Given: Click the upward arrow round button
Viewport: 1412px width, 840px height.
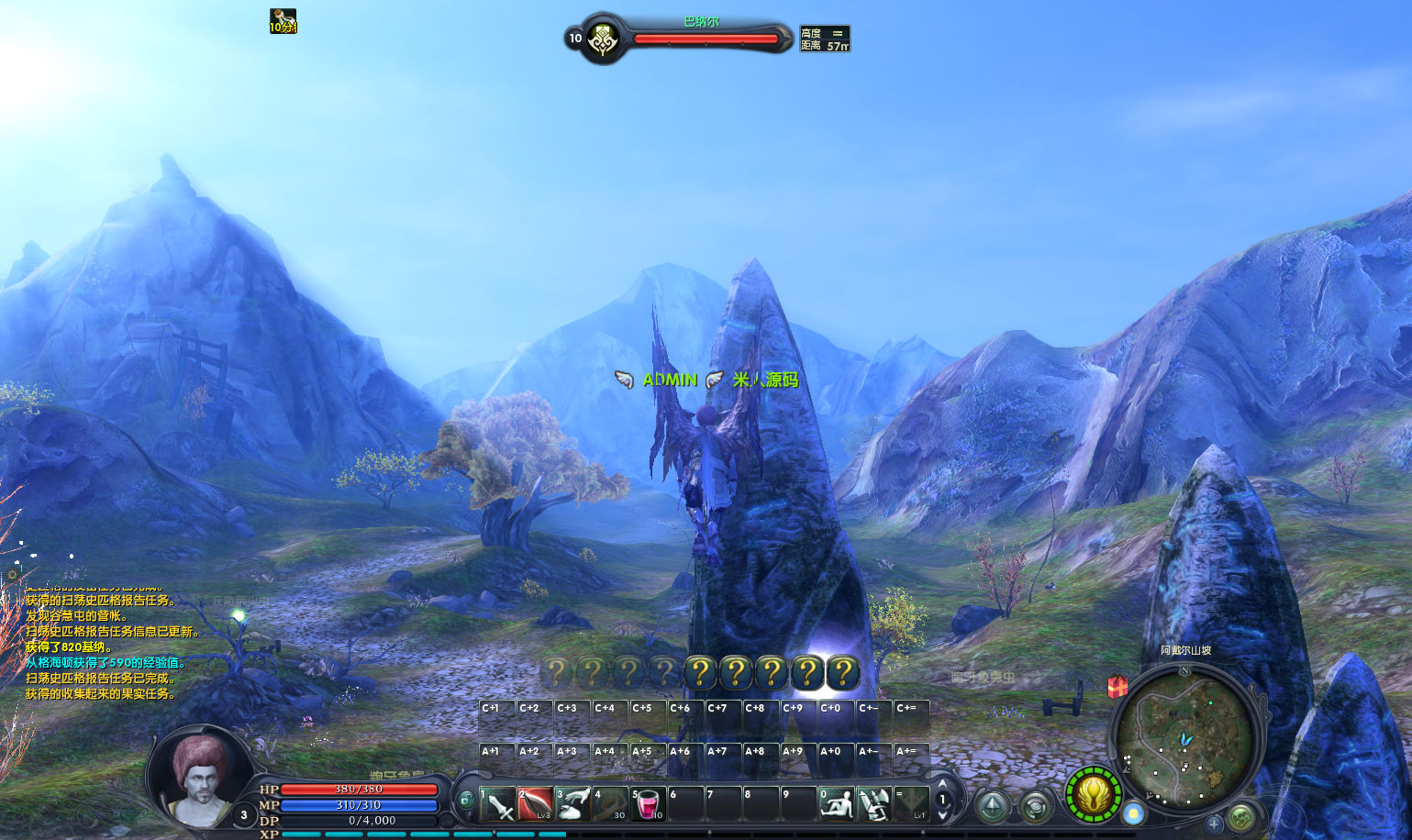Looking at the screenshot, I should [993, 807].
